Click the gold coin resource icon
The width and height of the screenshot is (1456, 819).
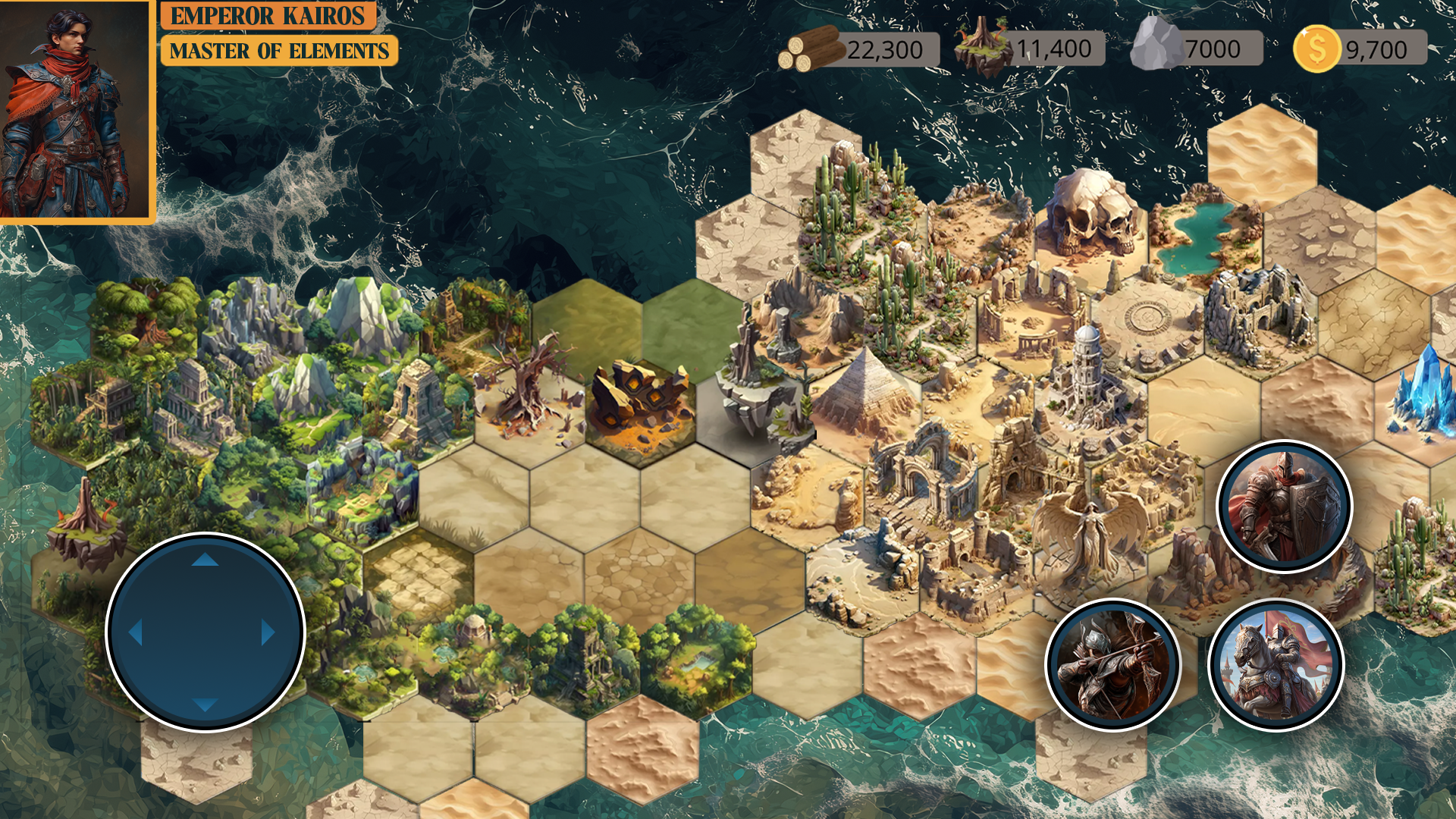coord(1316,49)
